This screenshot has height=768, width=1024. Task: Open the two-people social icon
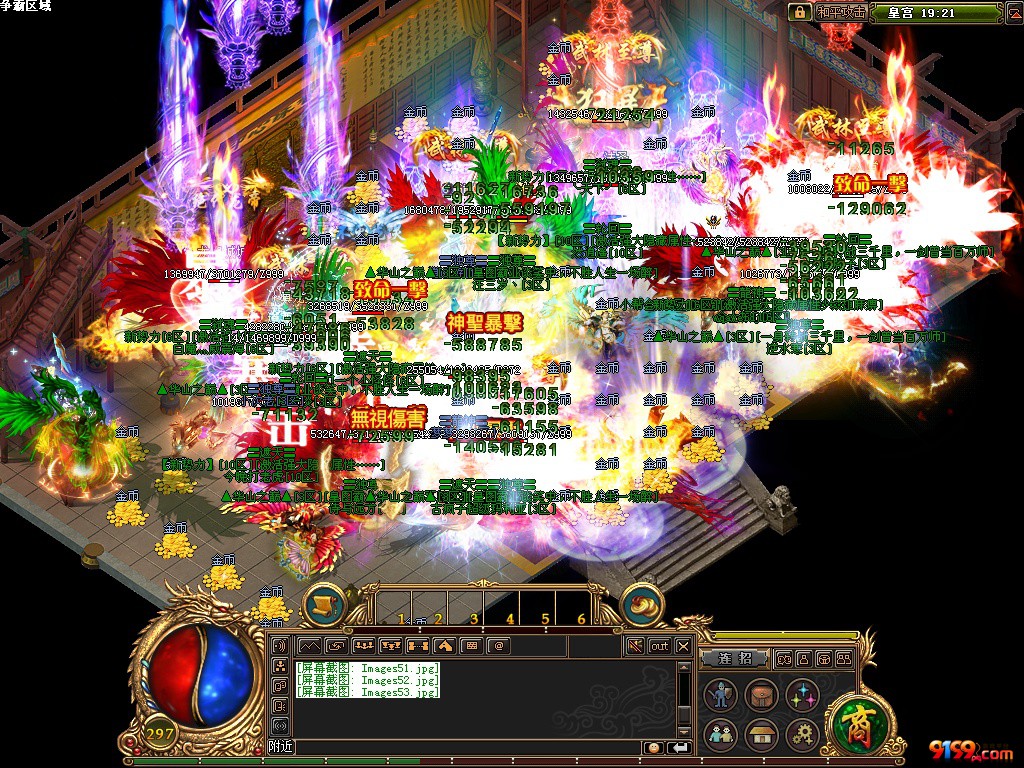coord(720,735)
